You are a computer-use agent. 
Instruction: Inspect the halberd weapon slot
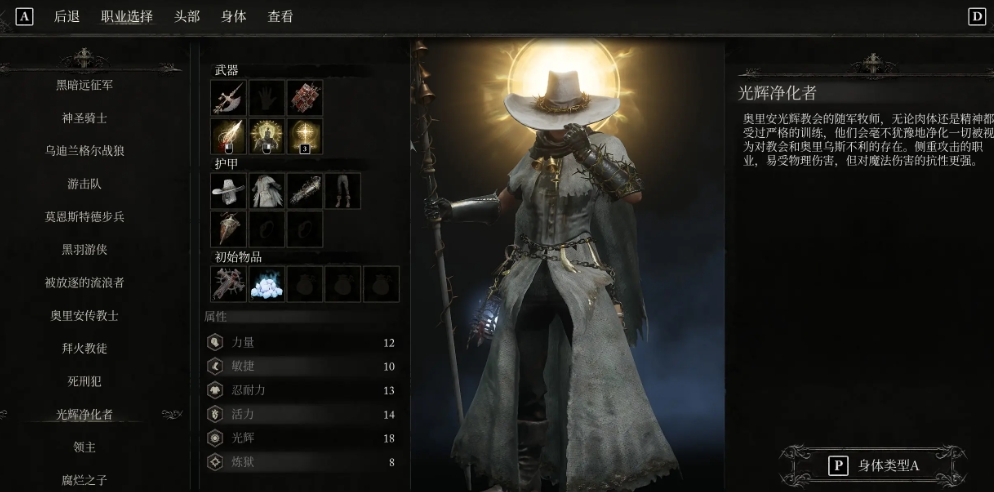[x=229, y=99]
